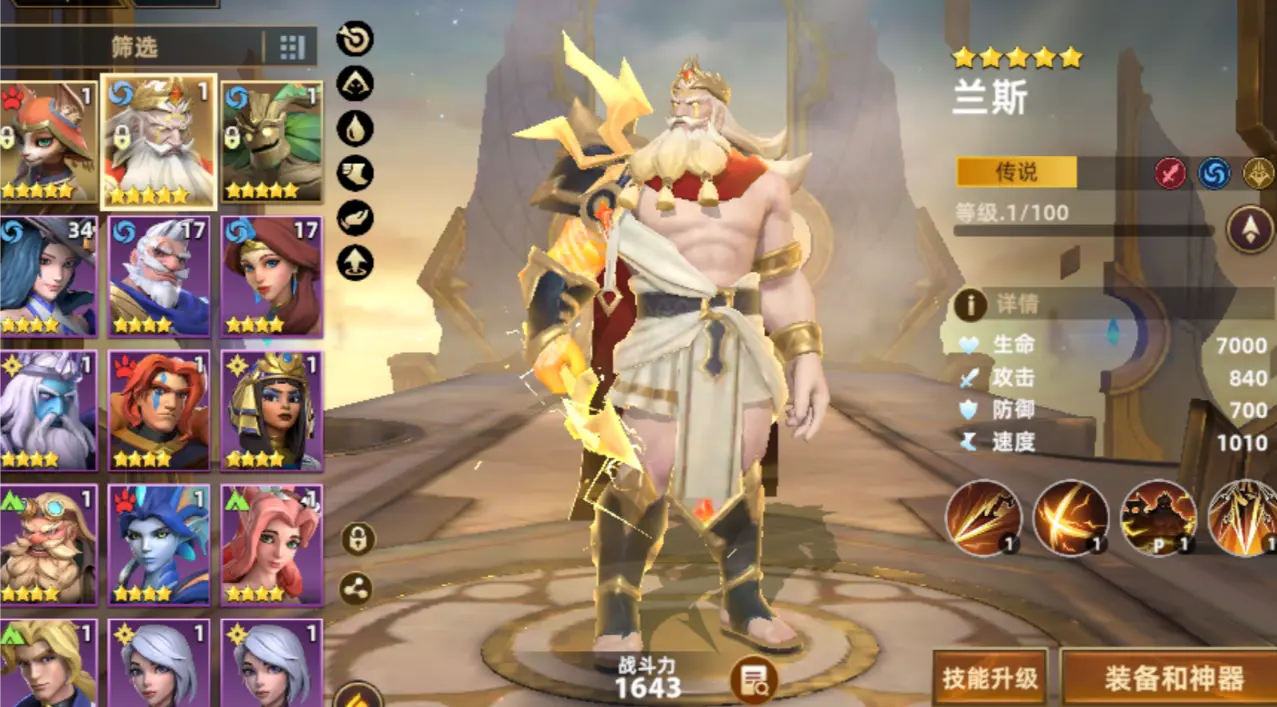The width and height of the screenshot is (1277, 707).
Task: Open the 筛选 filter bar
Action: click(134, 47)
